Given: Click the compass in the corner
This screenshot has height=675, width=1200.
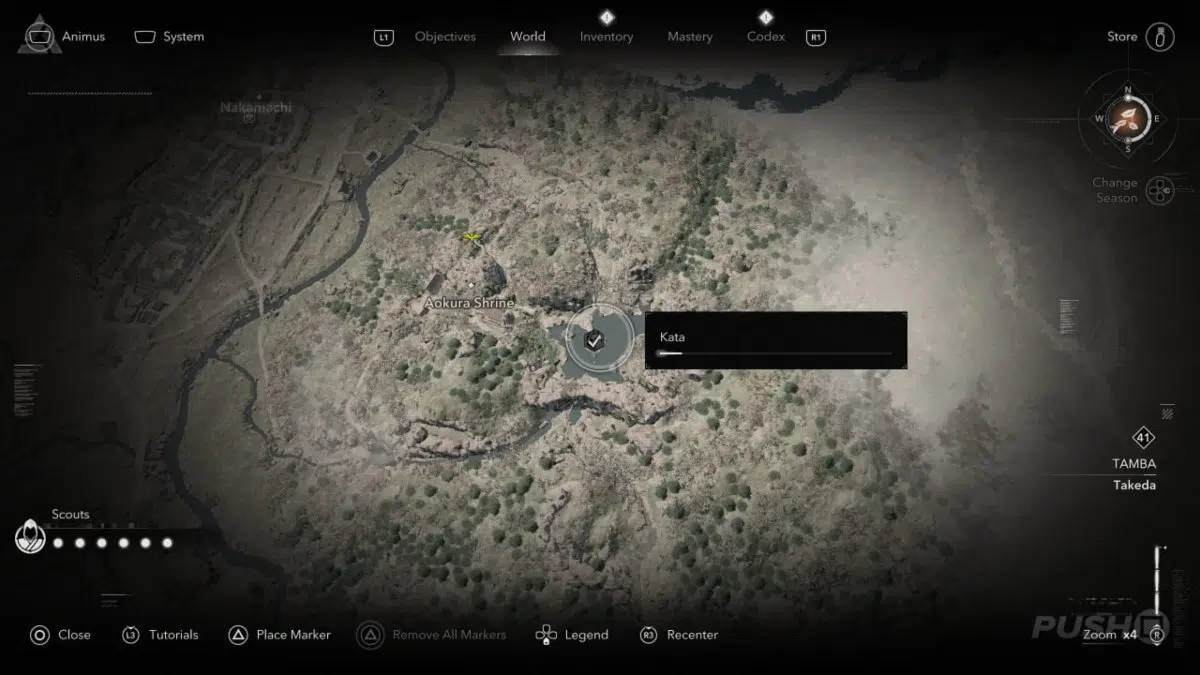Looking at the screenshot, I should 1128,119.
